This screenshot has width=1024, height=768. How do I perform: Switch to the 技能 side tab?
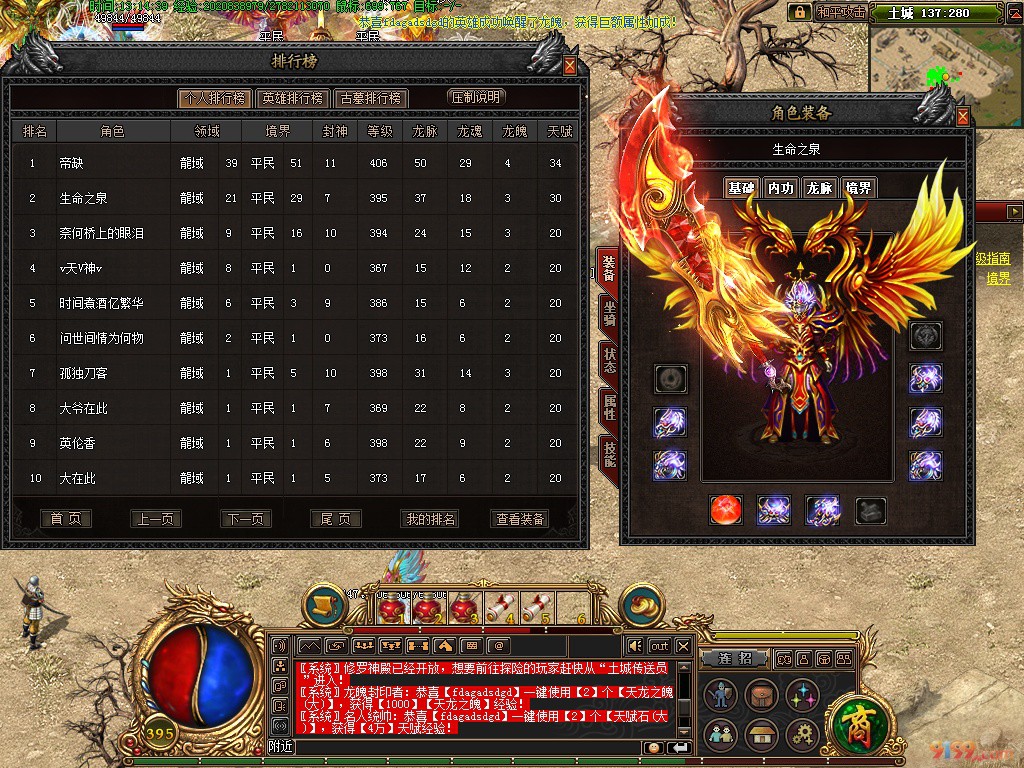point(608,453)
